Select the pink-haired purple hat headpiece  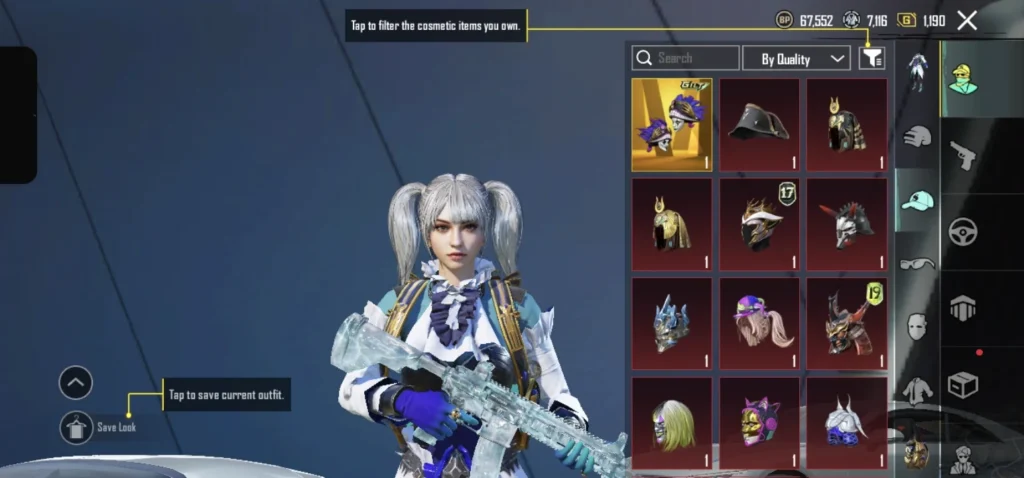(x=759, y=322)
